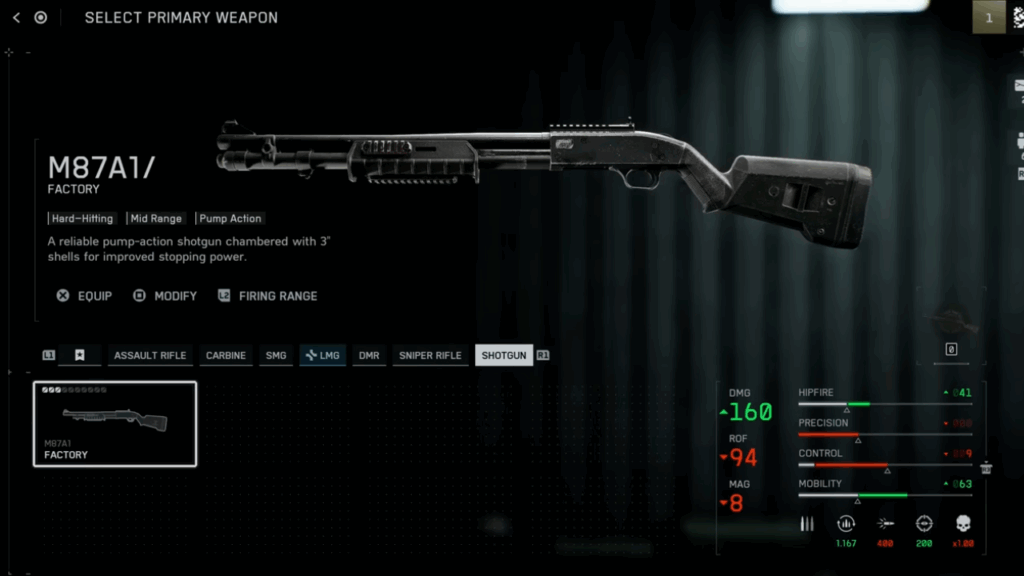Select the Shotgun tab

tap(504, 355)
